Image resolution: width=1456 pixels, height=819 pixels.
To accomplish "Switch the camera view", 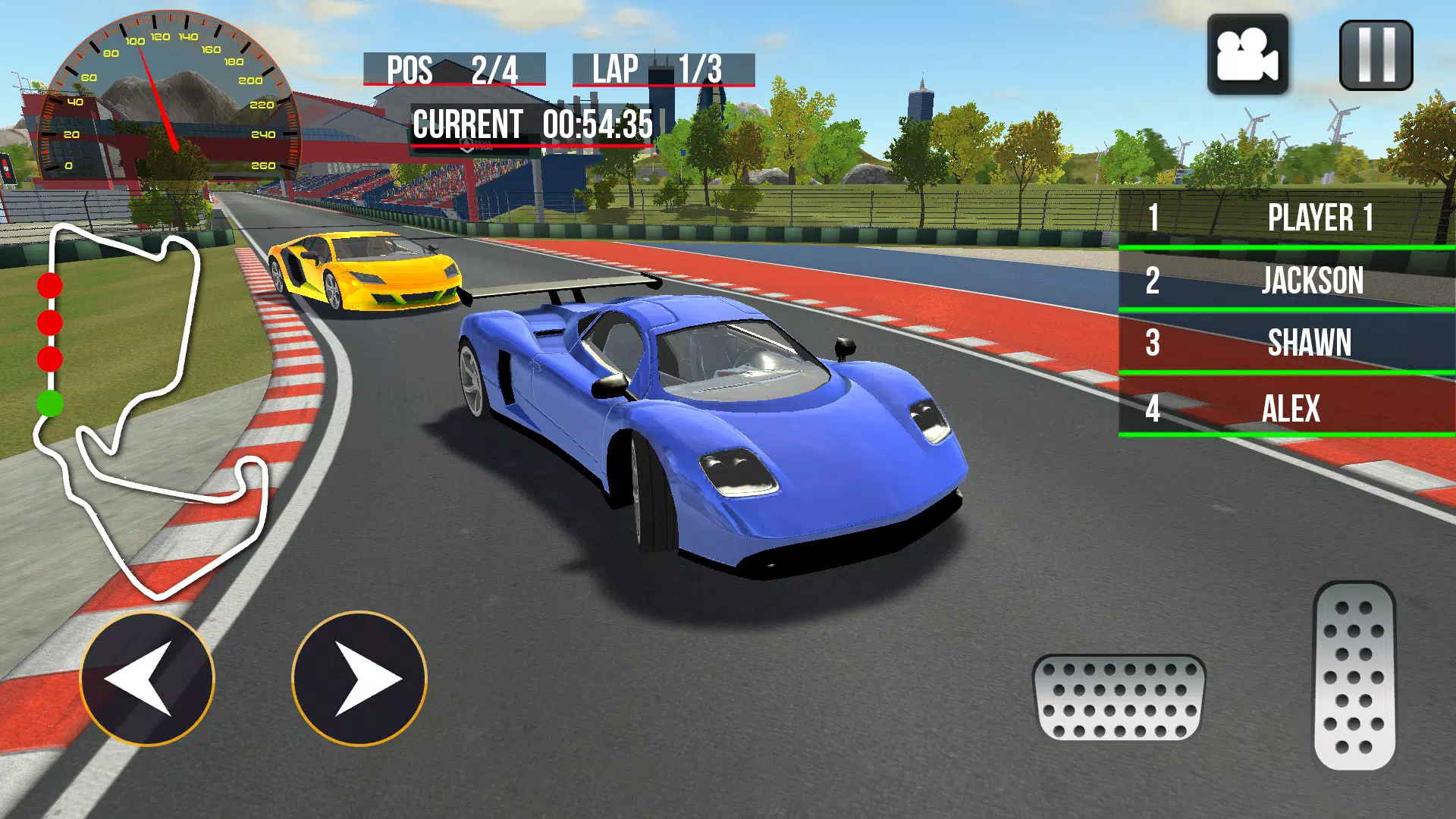I will coord(1247,55).
